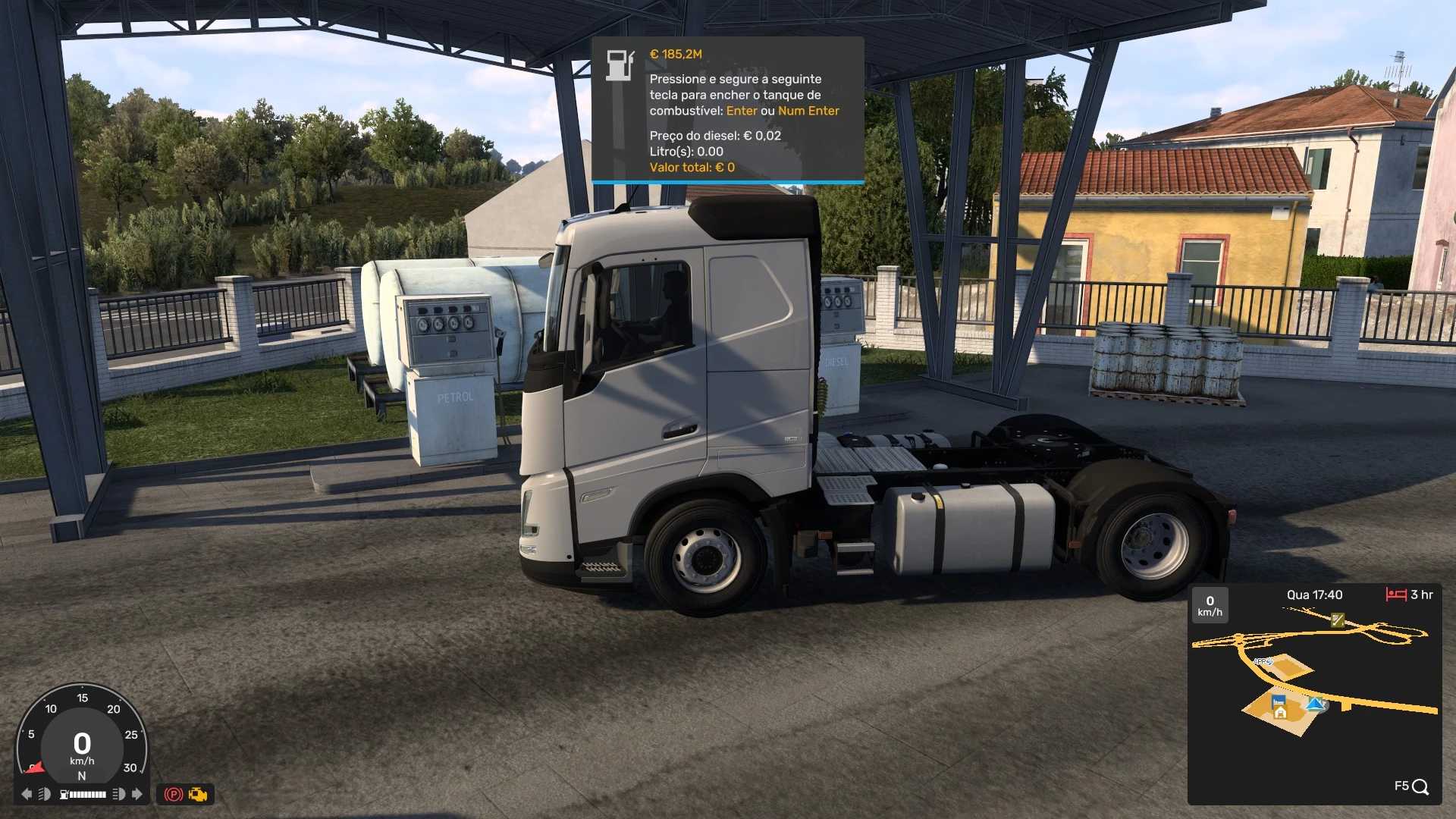1456x819 pixels.
Task: Click the garage house marker on the minimap
Action: pyautogui.click(x=1280, y=711)
